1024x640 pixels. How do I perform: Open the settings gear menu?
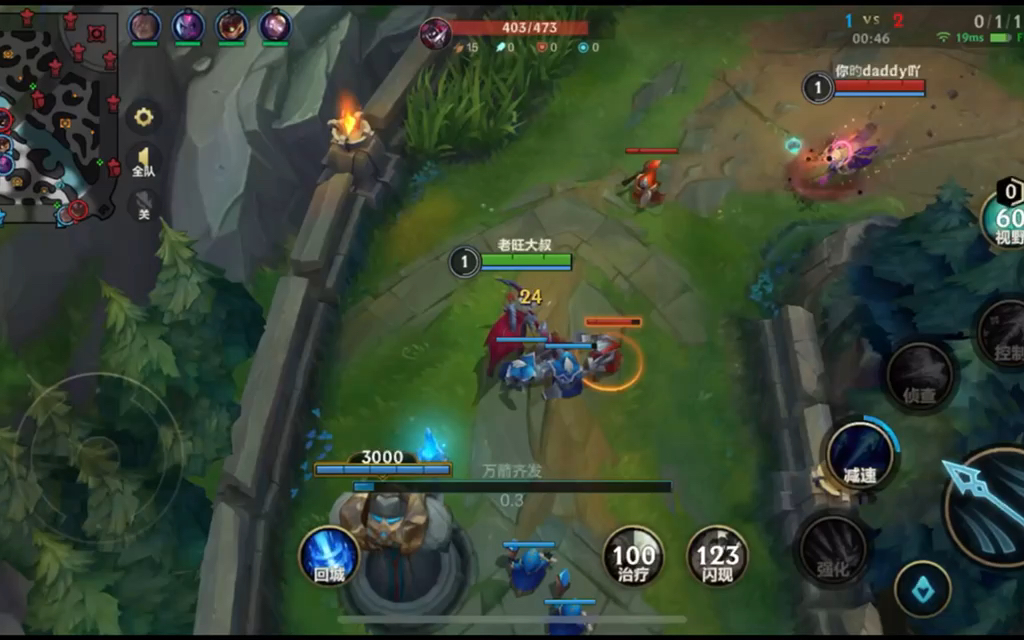[x=144, y=117]
